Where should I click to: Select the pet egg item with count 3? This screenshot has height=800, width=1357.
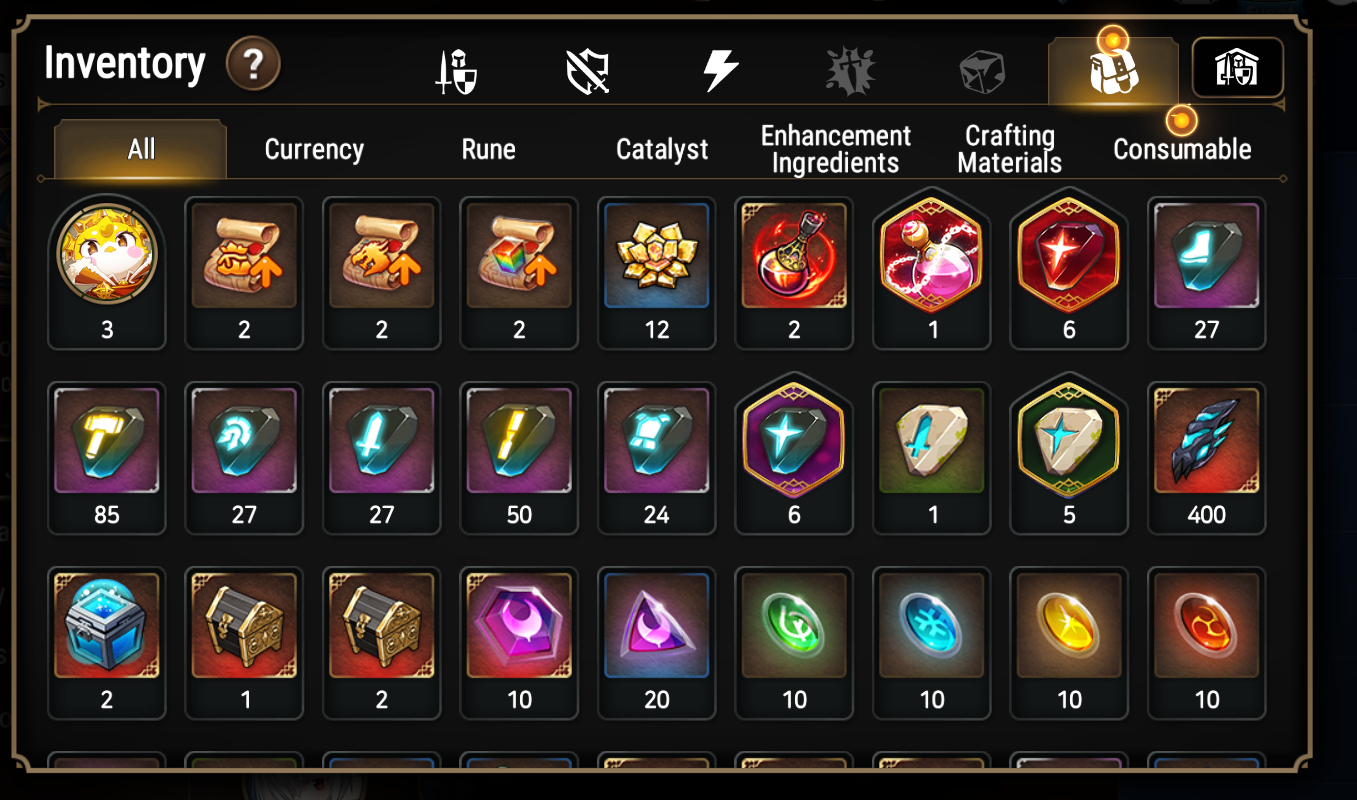coord(107,258)
